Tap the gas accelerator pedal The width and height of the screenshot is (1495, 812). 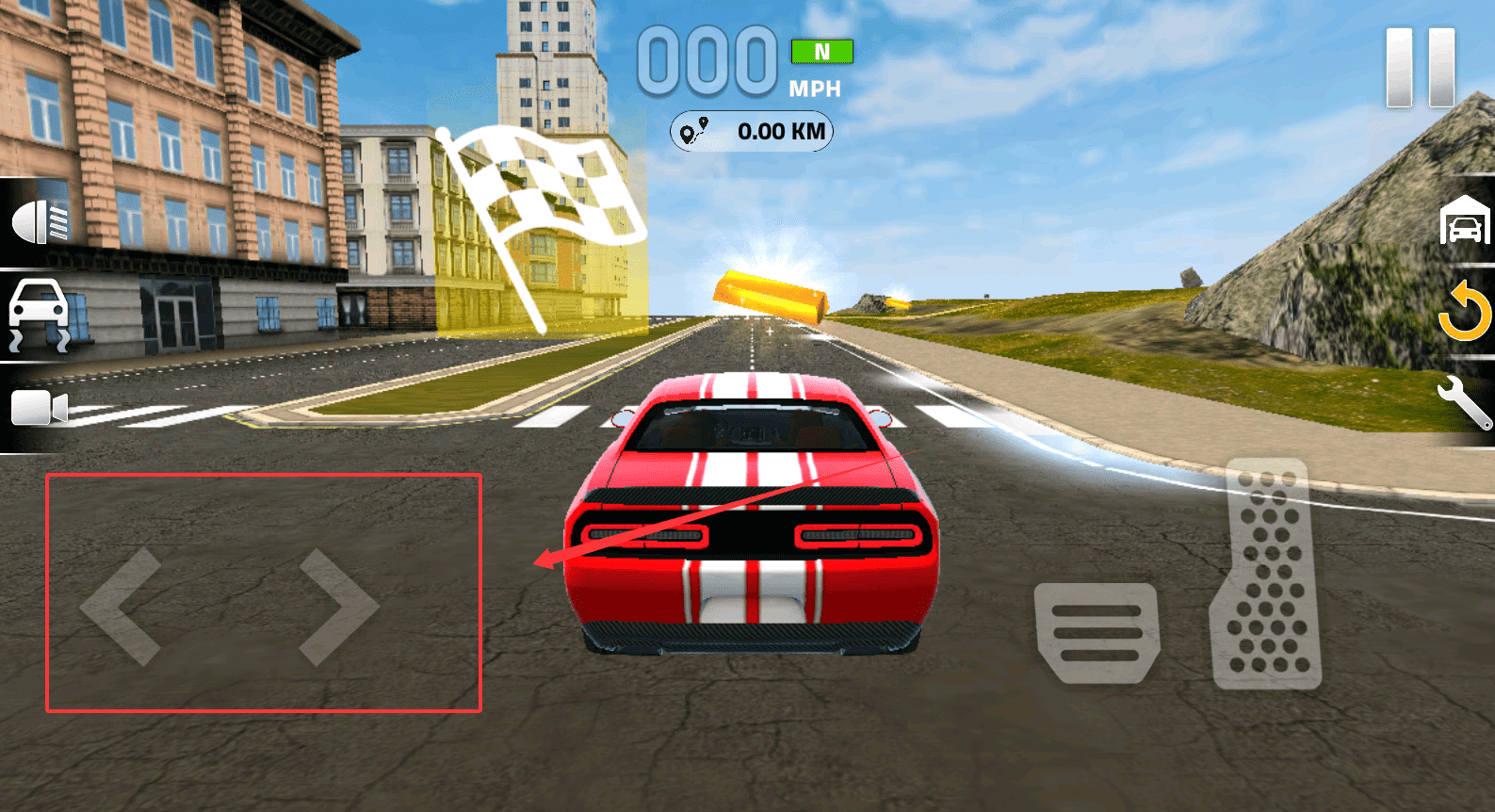click(x=1267, y=575)
